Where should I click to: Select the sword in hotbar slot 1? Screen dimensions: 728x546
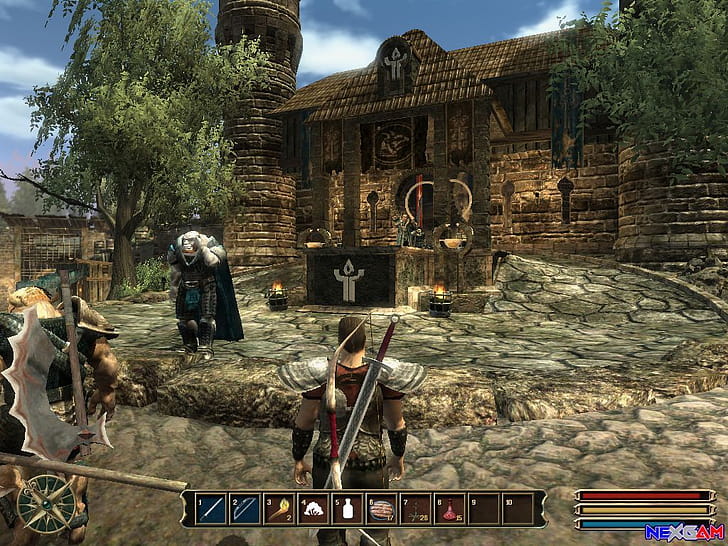pos(209,509)
